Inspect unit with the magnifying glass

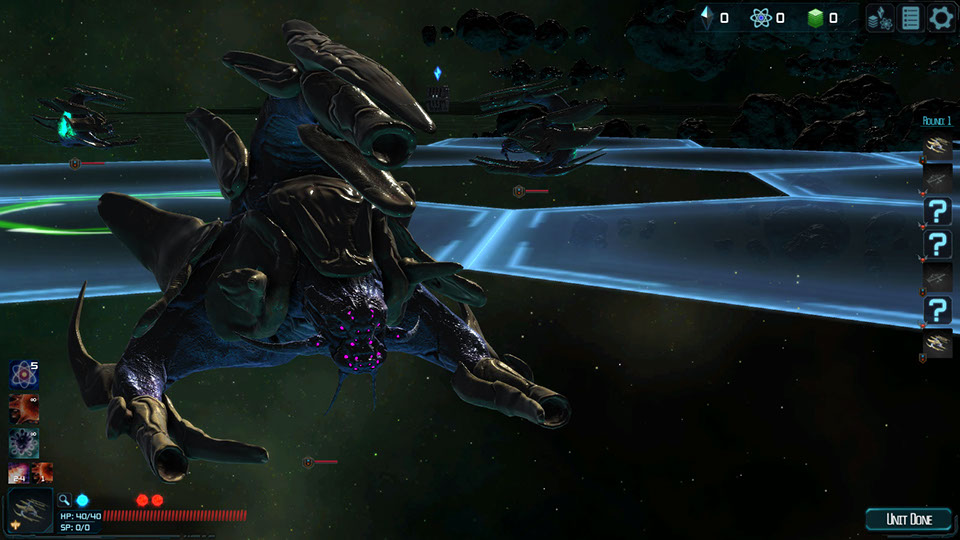pos(64,500)
